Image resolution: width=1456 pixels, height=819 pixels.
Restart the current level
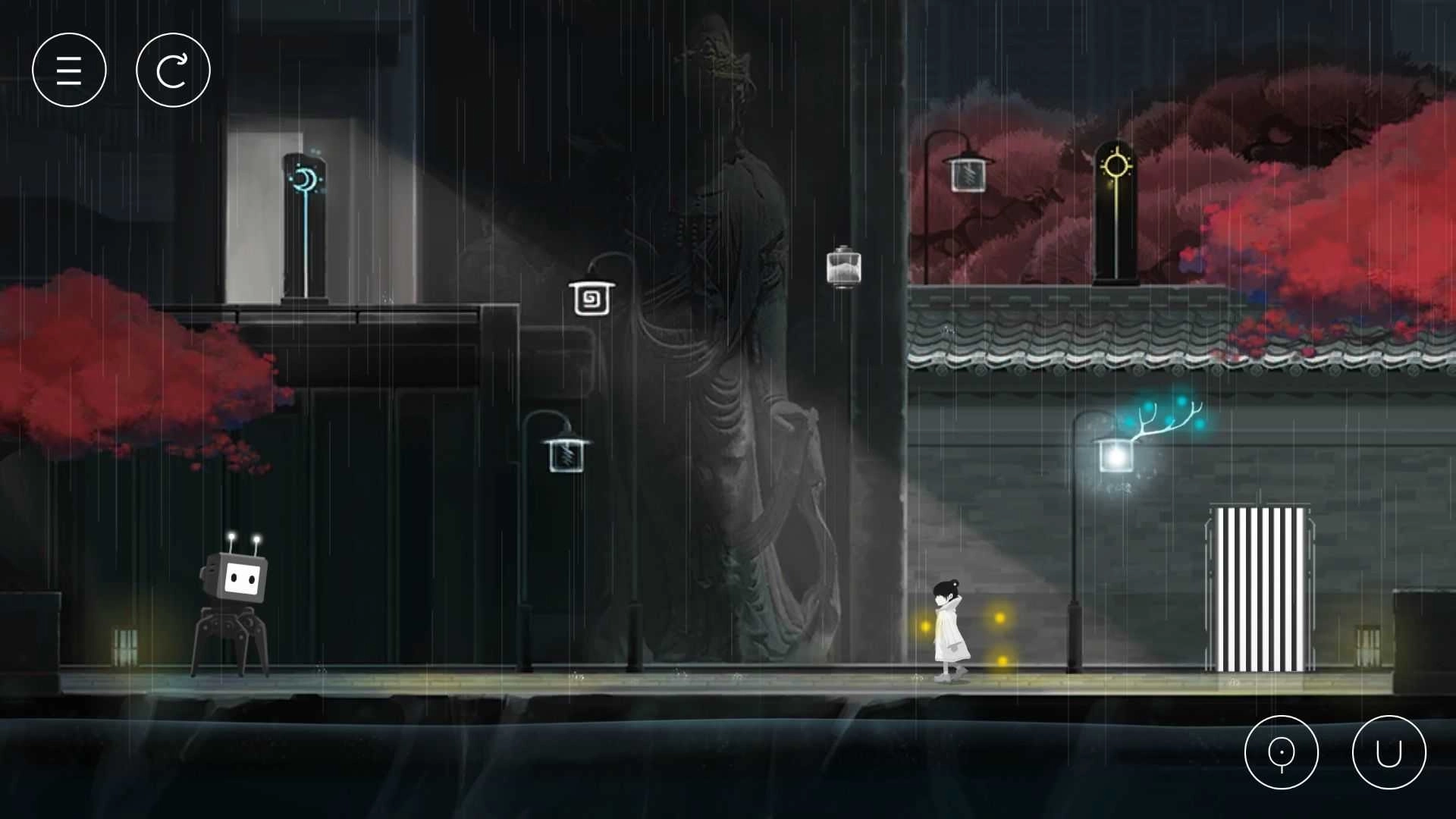pyautogui.click(x=173, y=69)
